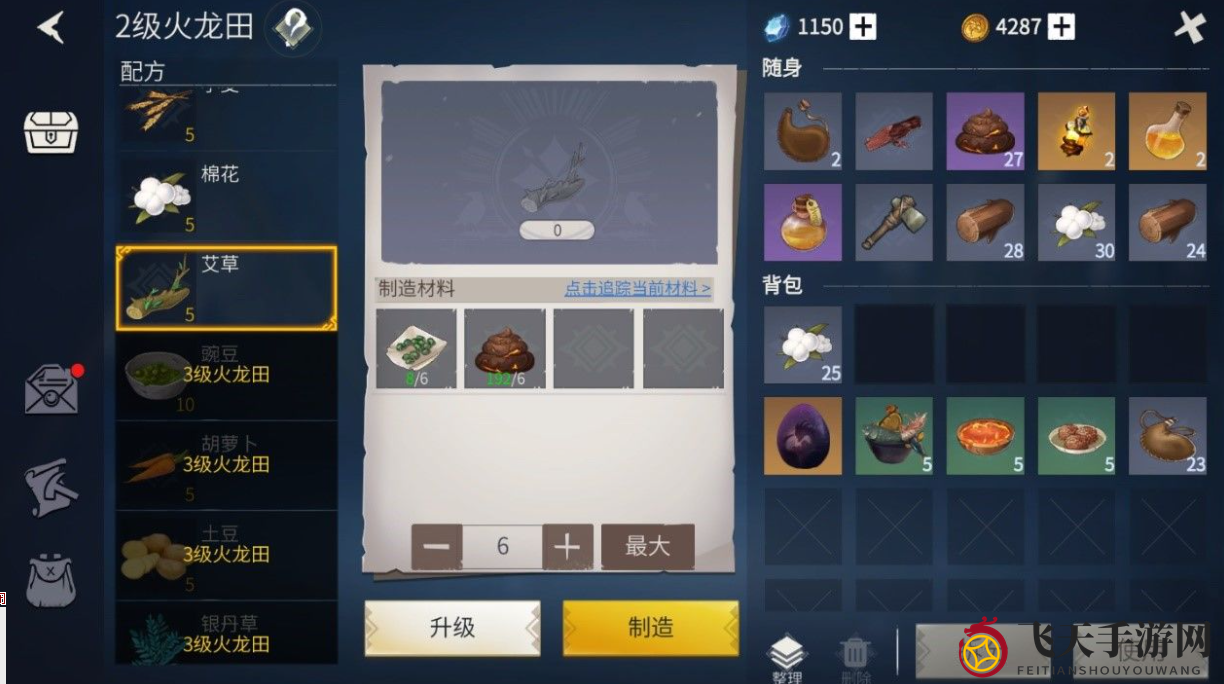Select the stone axe in carried items
The height and width of the screenshot is (684, 1224).
pos(893,222)
